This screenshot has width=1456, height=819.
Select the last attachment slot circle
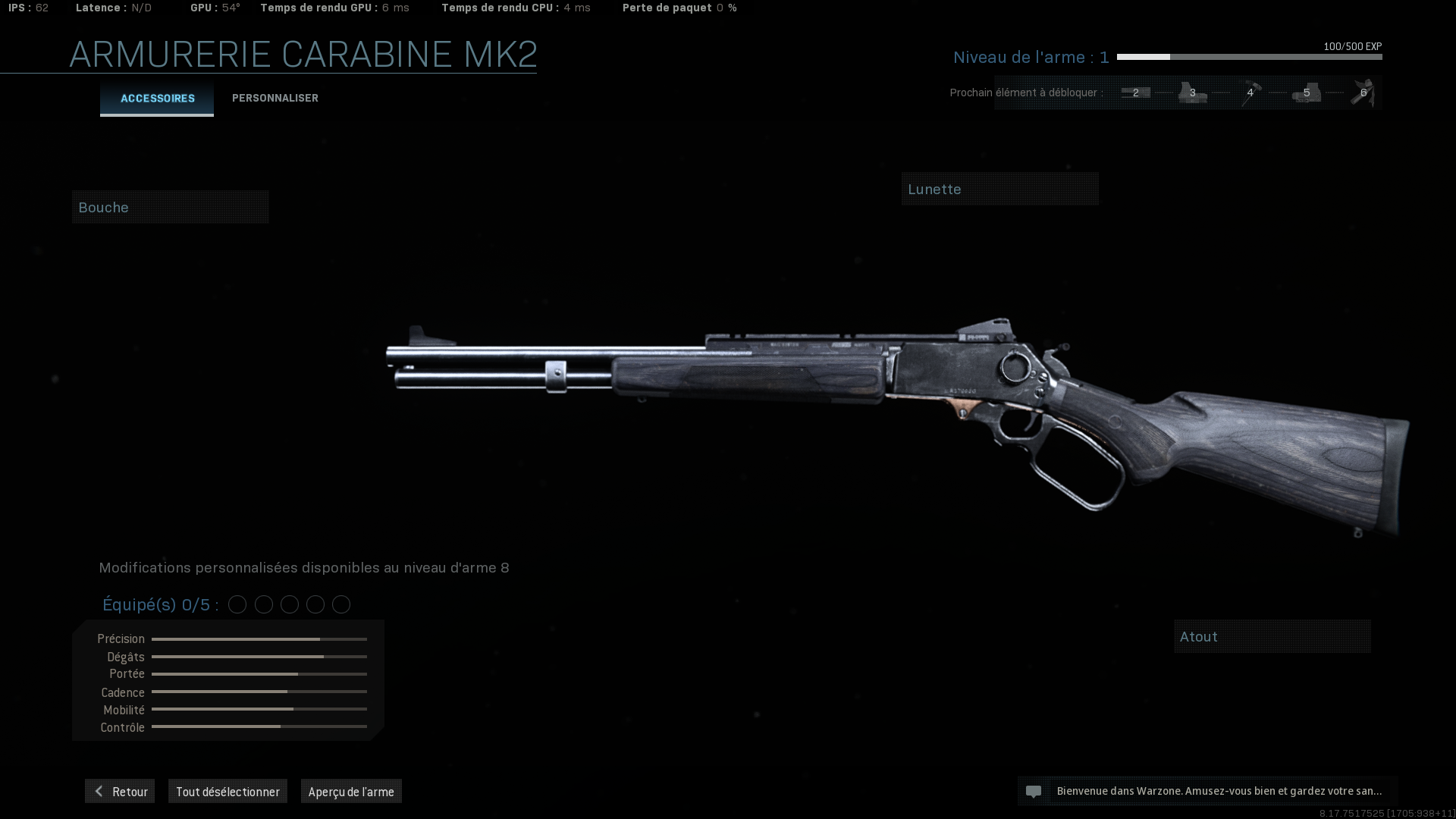click(340, 604)
